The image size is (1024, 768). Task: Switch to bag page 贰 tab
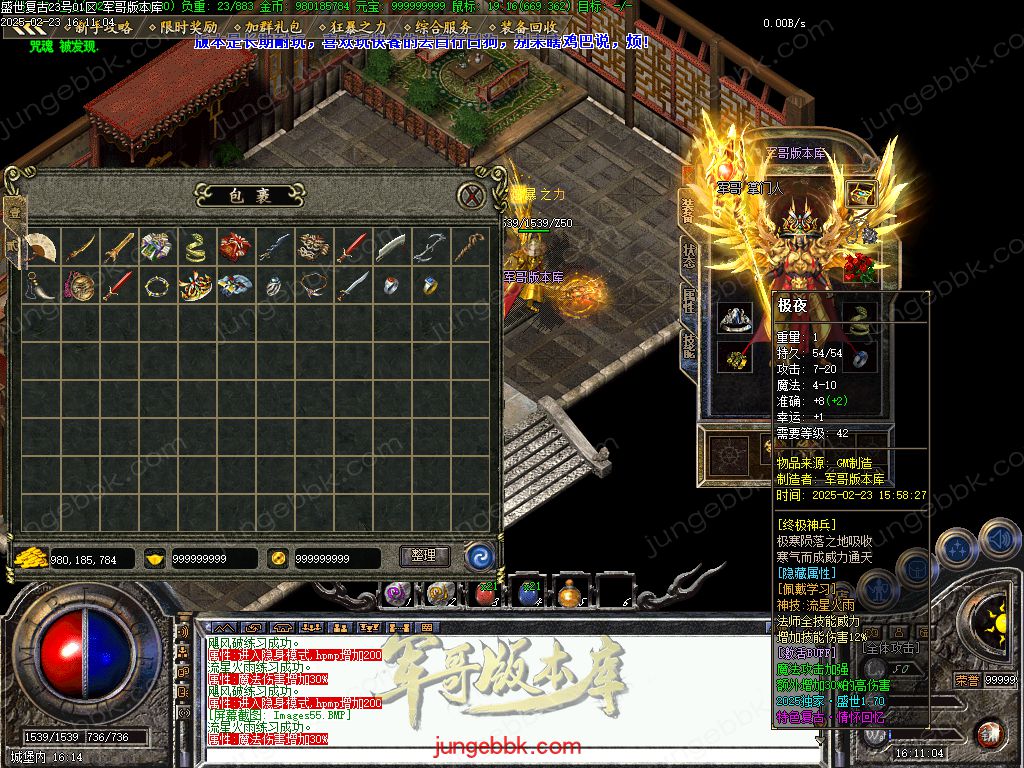click(14, 248)
